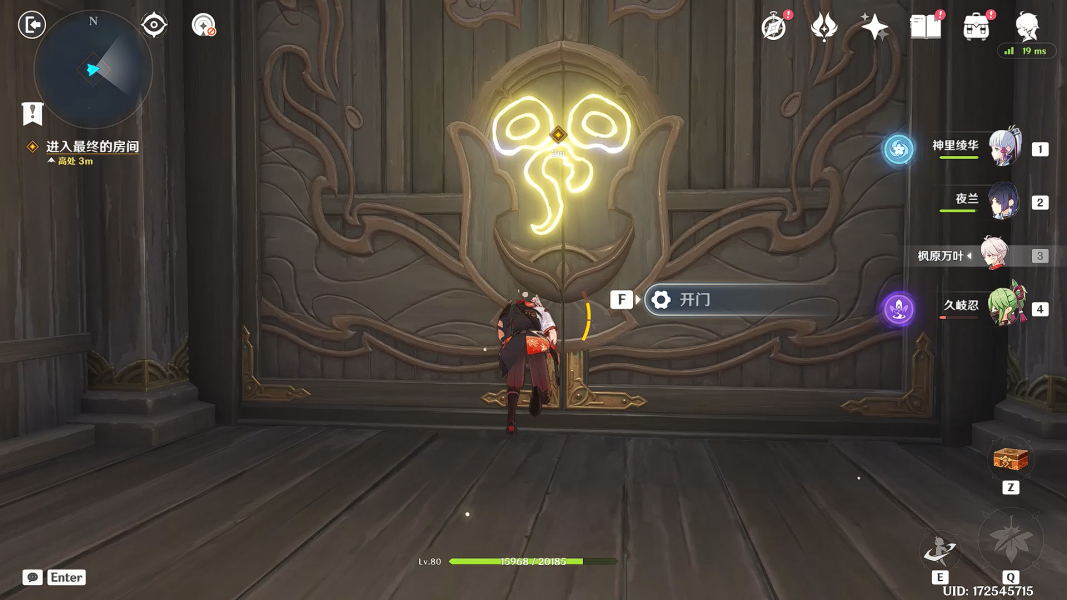Switch to party member 久岐忍

pos(1003,307)
